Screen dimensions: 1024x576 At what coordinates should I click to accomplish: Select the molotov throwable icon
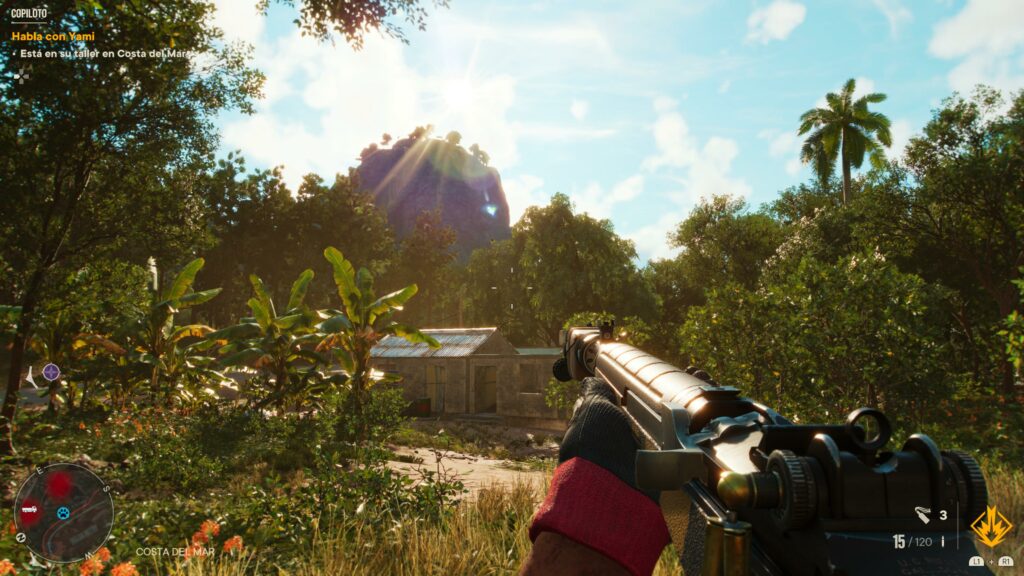tap(923, 516)
